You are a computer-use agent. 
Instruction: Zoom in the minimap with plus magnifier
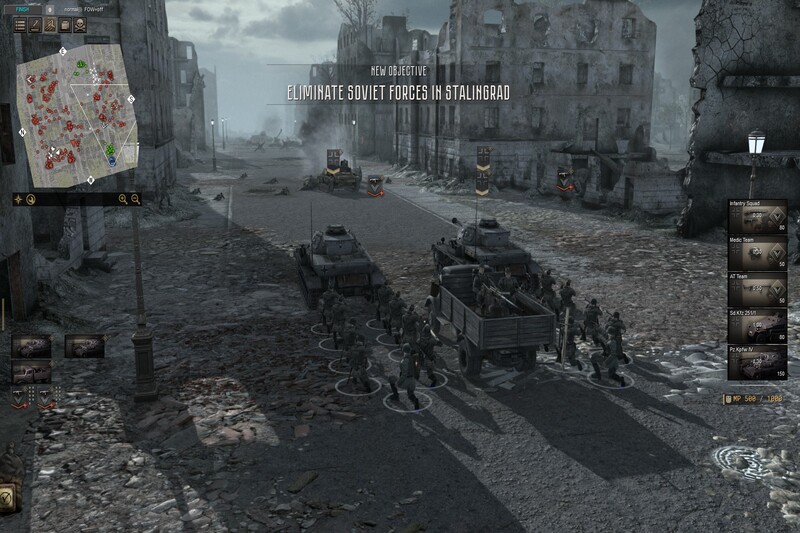pyautogui.click(x=123, y=199)
